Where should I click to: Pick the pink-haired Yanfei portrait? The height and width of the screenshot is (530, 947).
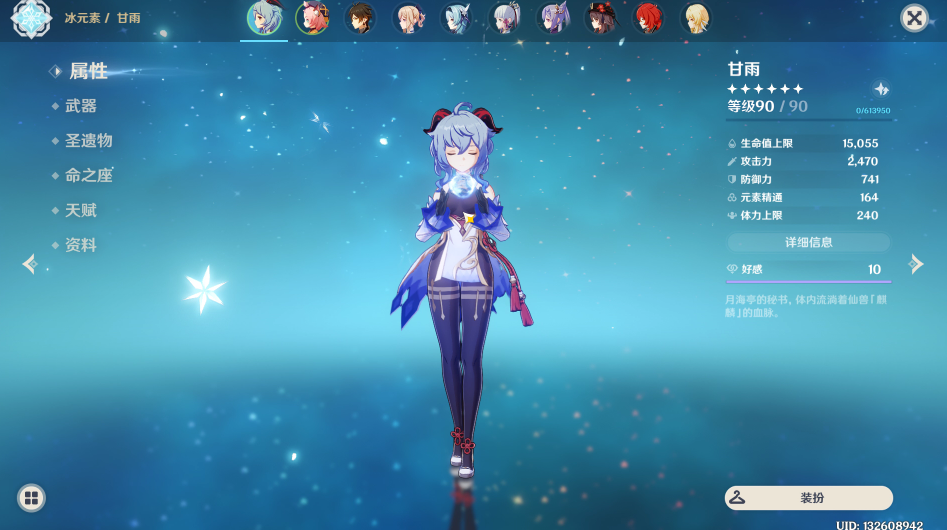313,18
